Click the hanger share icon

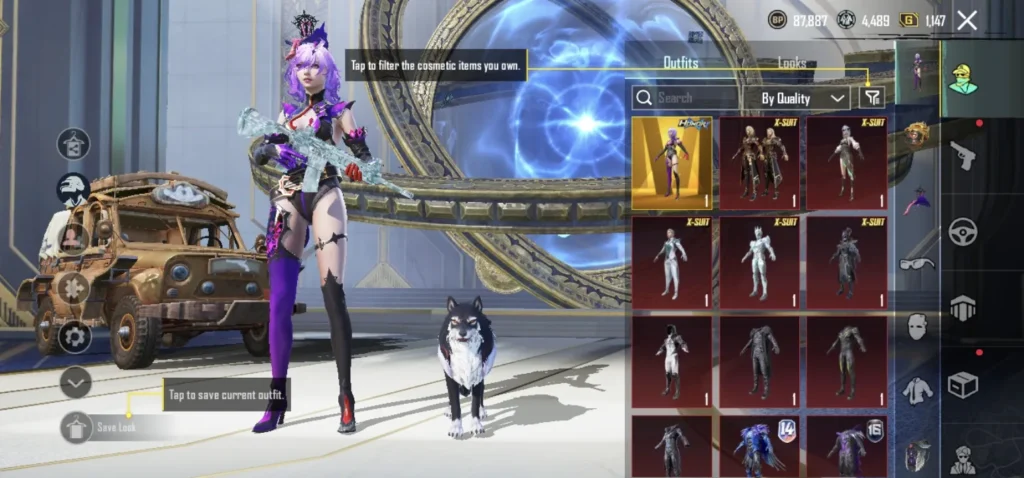[73, 144]
